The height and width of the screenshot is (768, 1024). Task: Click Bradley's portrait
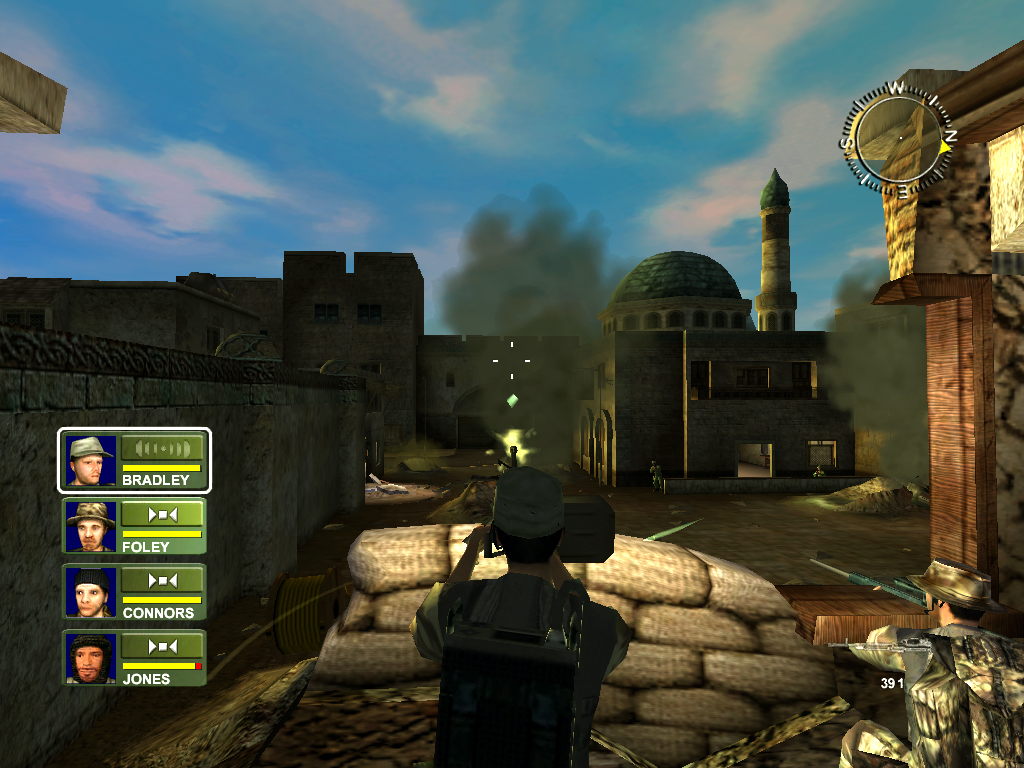pyautogui.click(x=89, y=461)
